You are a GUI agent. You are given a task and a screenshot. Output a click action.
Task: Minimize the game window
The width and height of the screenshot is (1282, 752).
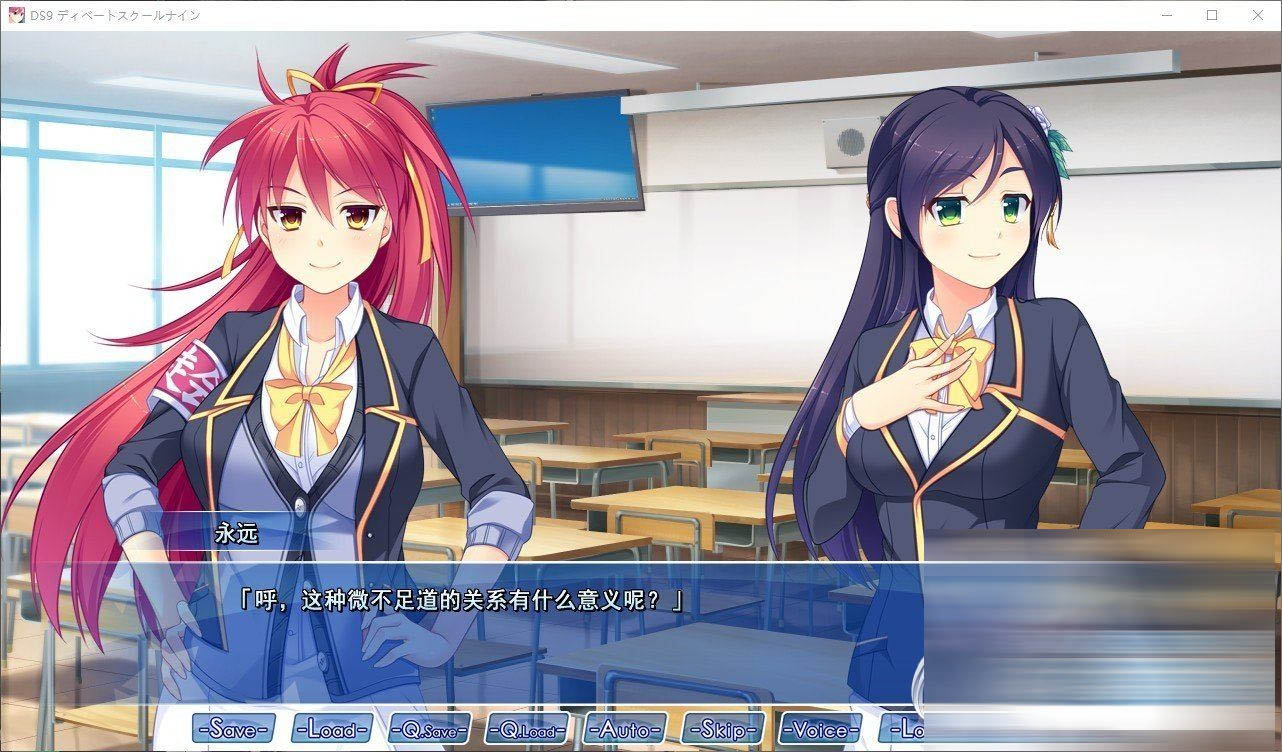(1169, 15)
